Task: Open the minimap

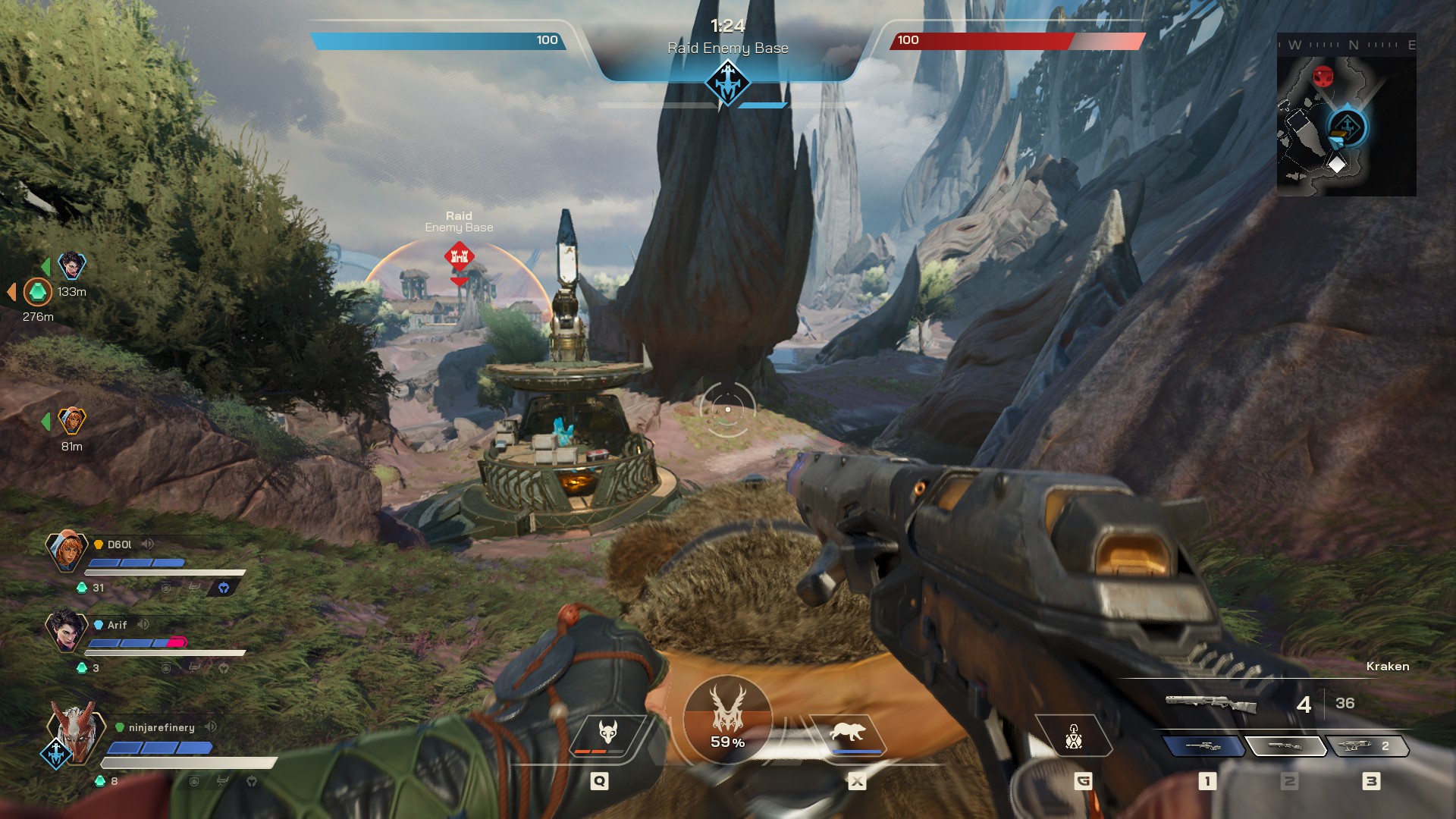Action: (x=1346, y=115)
